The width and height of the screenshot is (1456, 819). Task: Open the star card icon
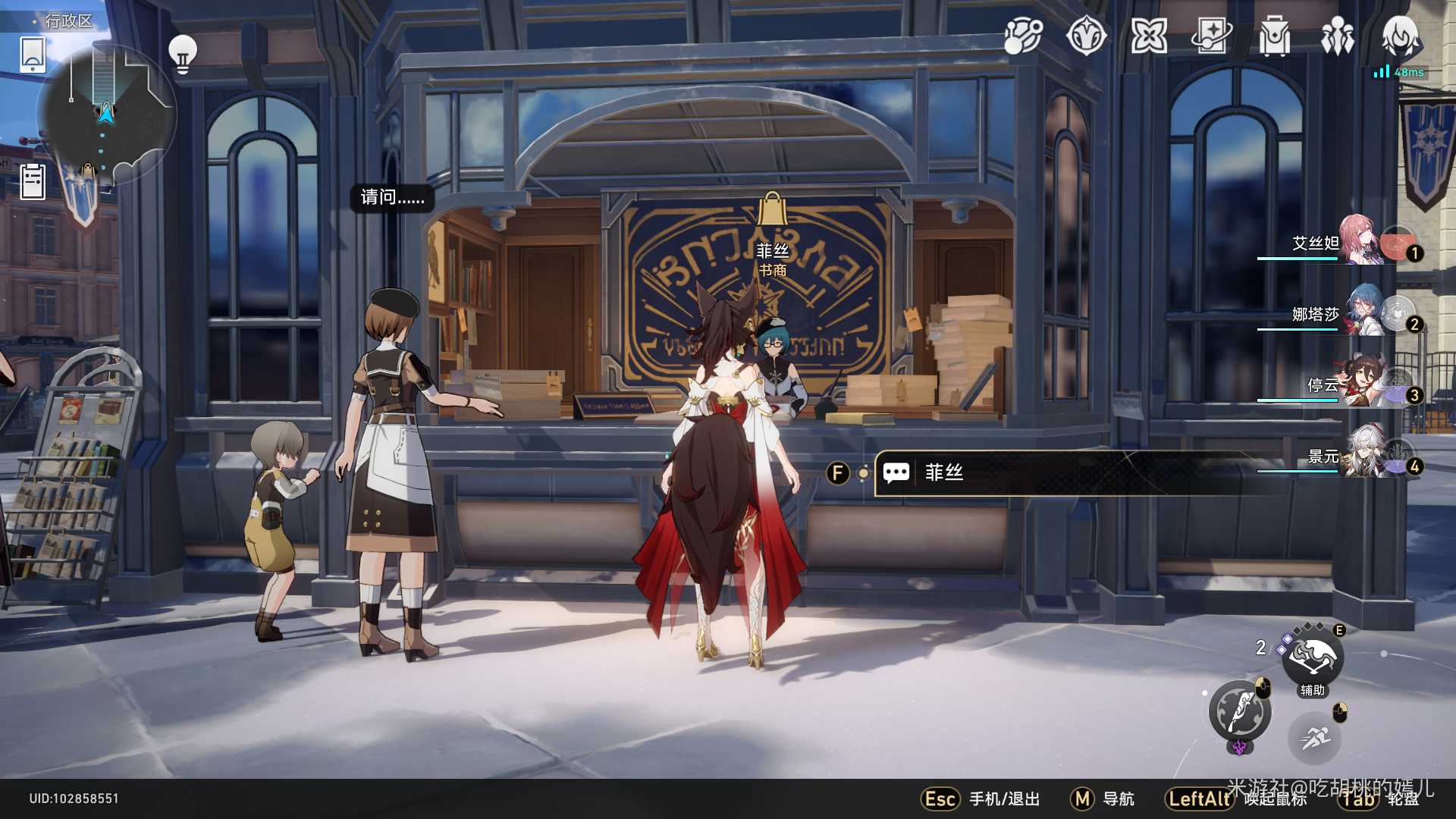tap(1211, 36)
